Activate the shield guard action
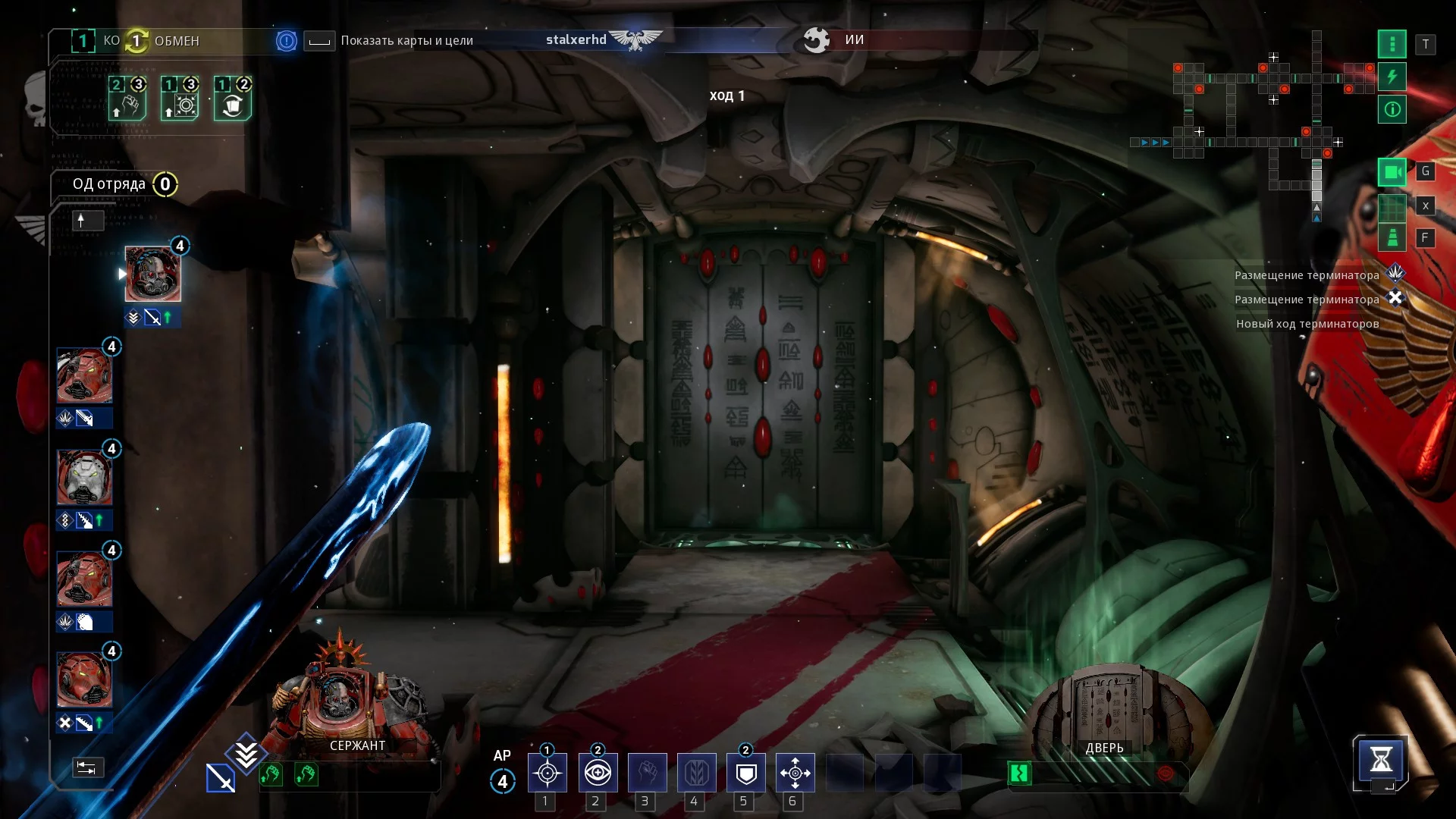This screenshot has height=819, width=1456. point(746,773)
